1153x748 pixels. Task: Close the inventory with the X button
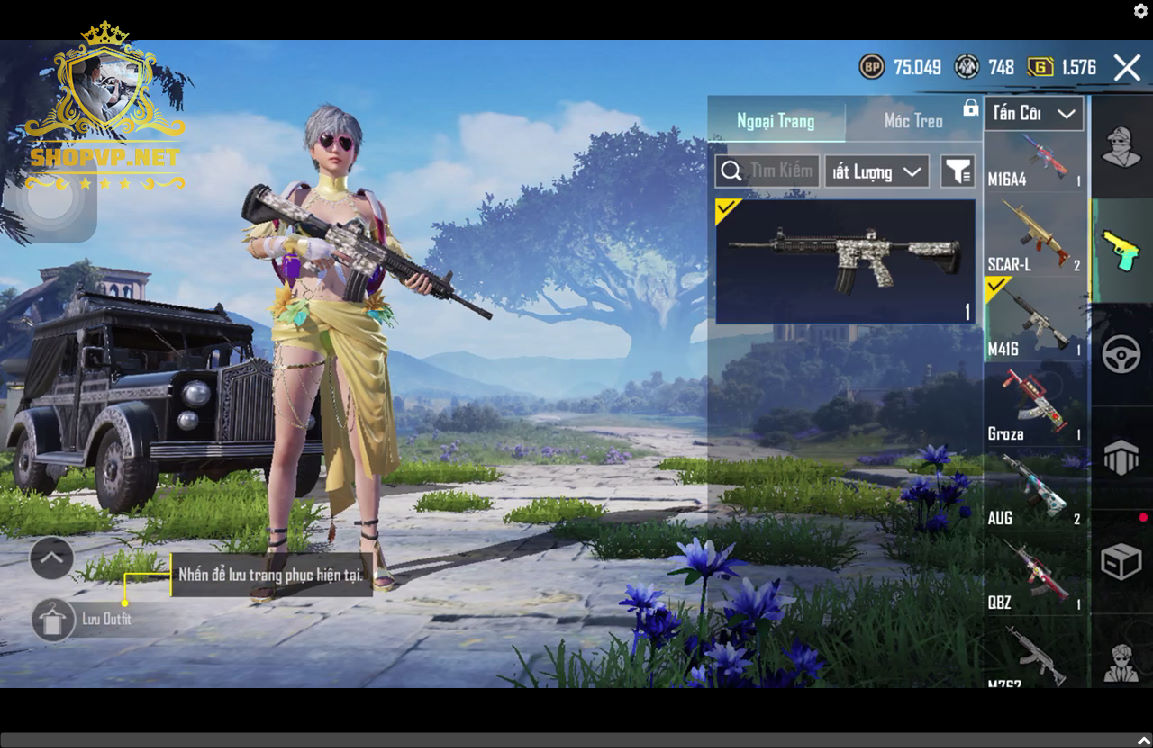pyautogui.click(x=1127, y=68)
